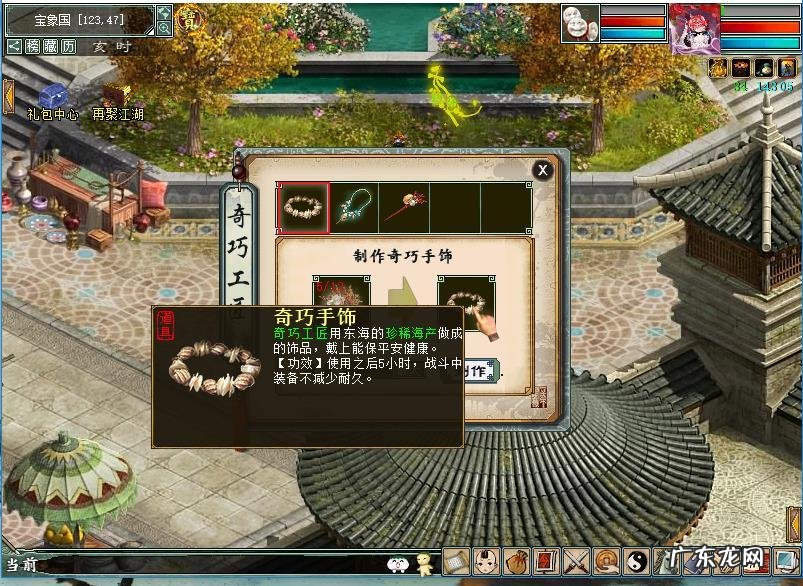Open the player character portrait
The height and width of the screenshot is (586, 803).
click(694, 28)
